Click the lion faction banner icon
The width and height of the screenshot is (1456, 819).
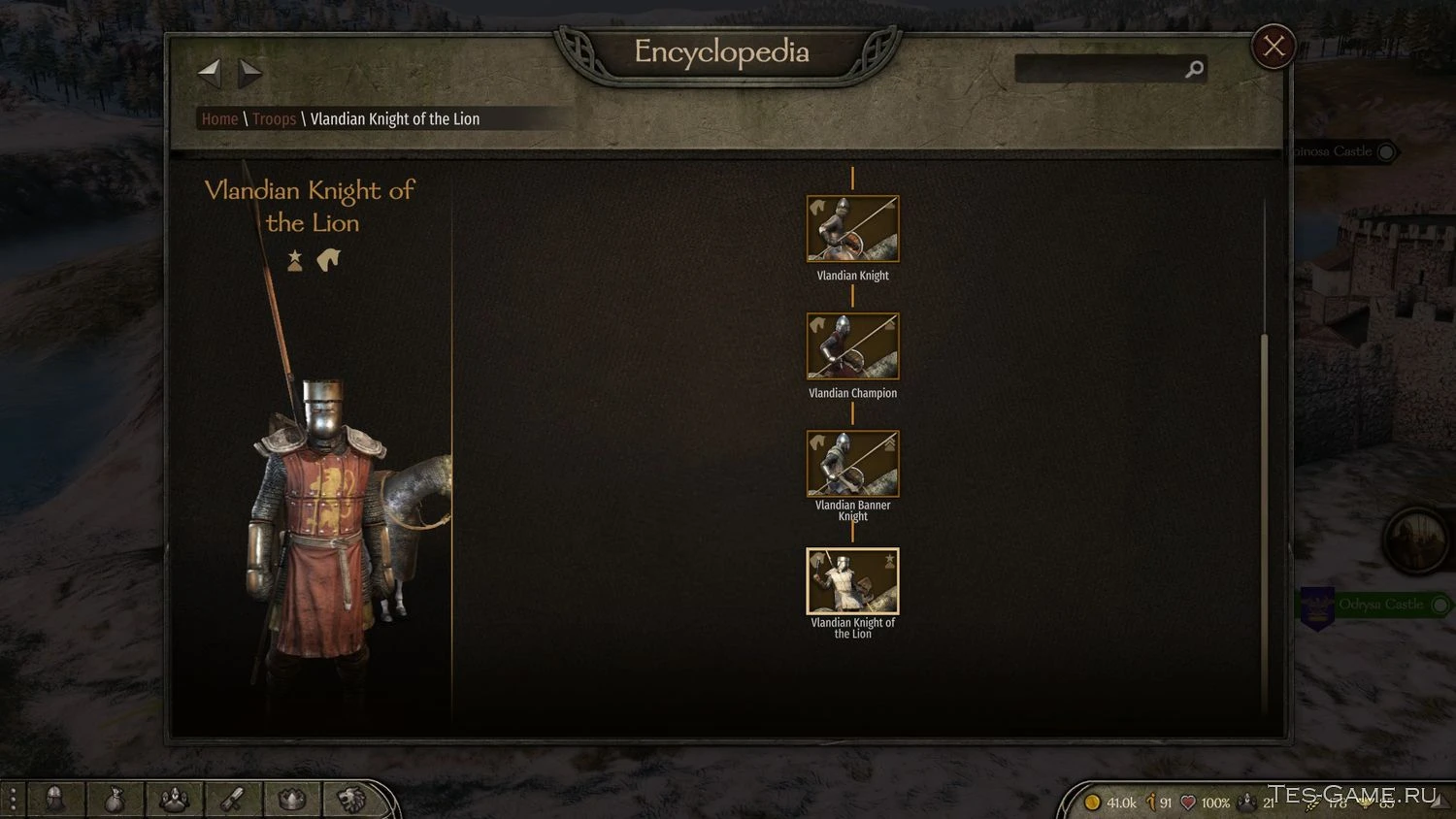tap(349, 799)
